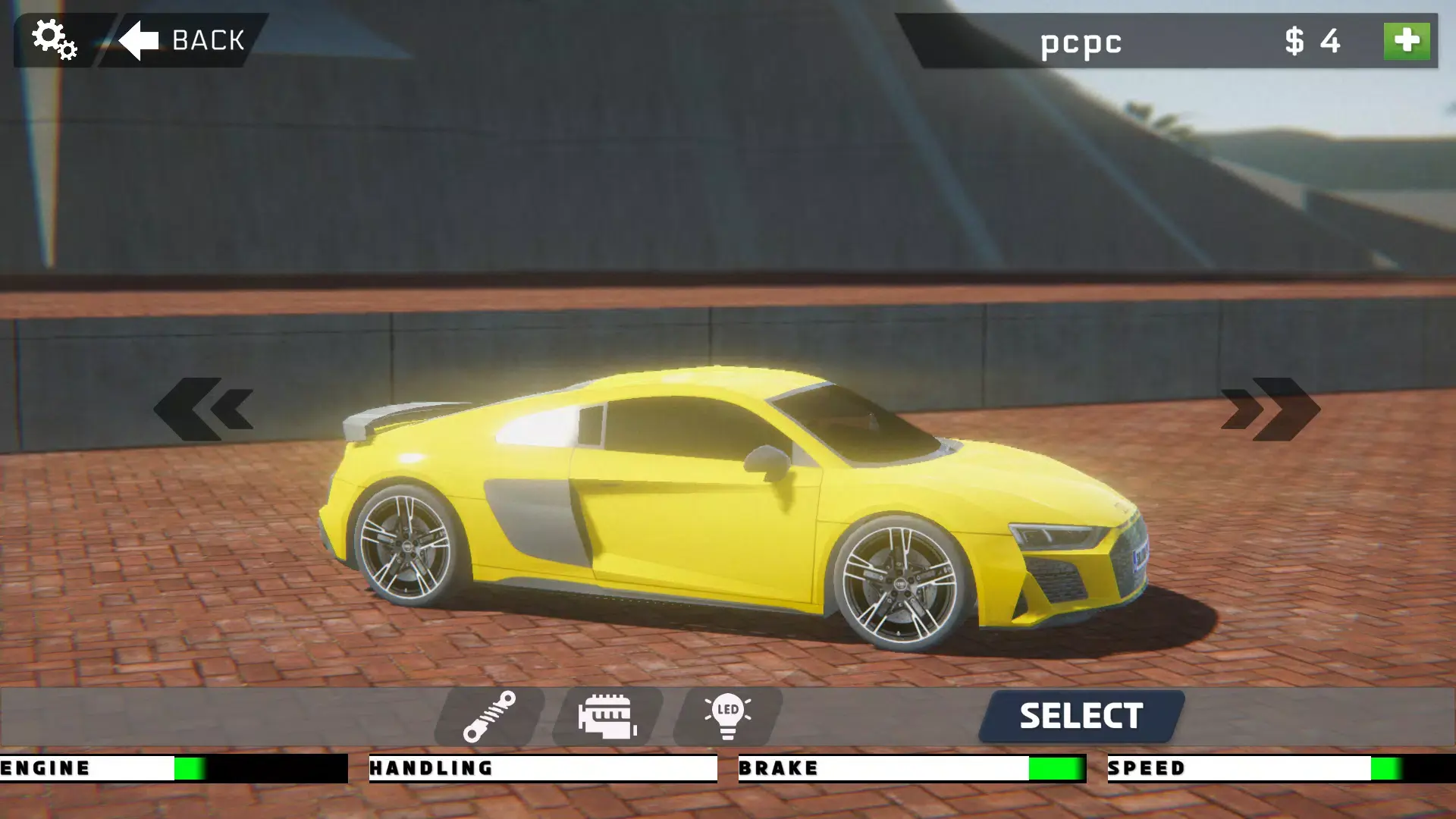This screenshot has height=819, width=1456.
Task: Click the BACK button
Action: tap(190, 39)
